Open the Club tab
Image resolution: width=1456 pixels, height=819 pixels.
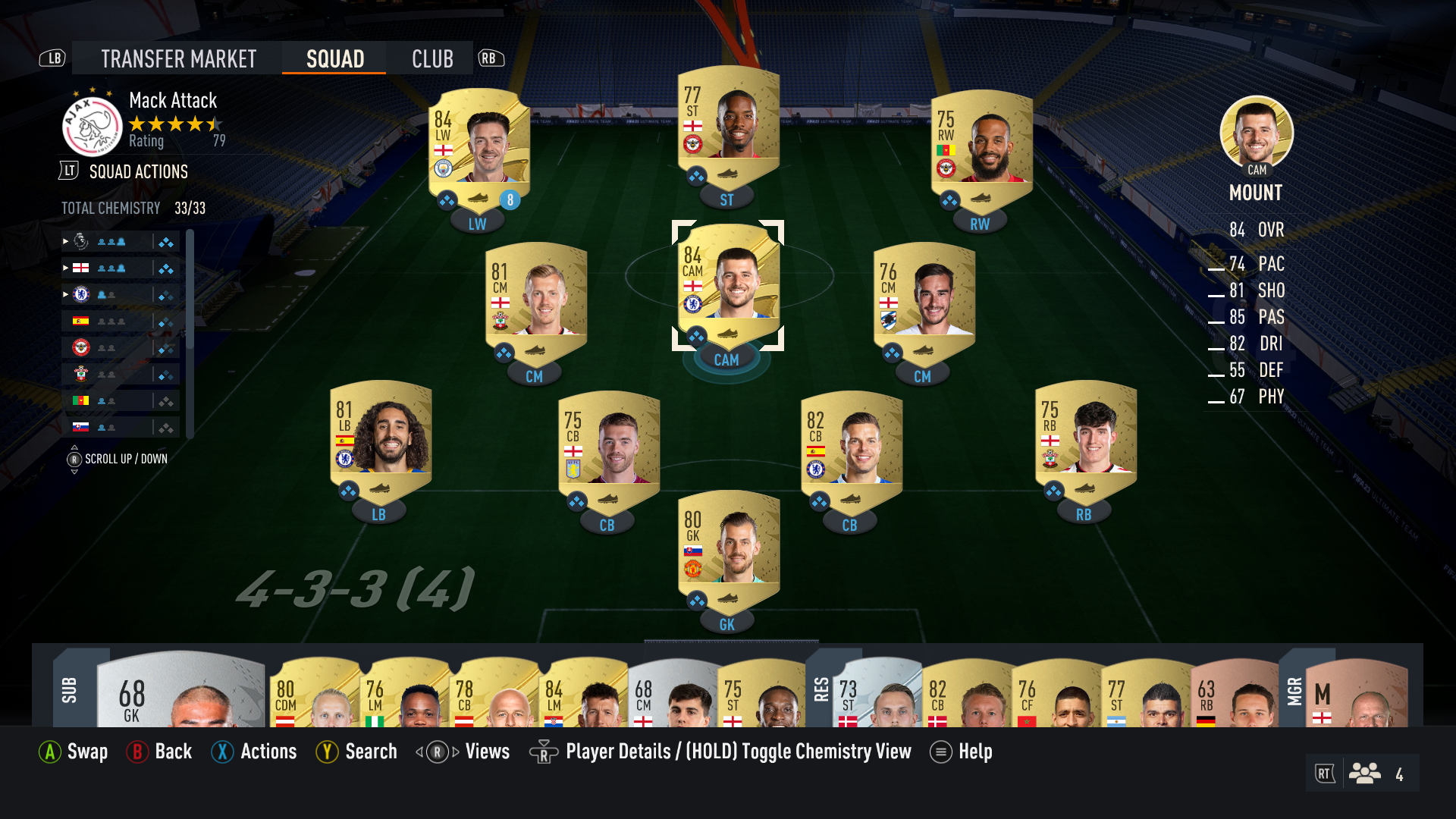430,58
